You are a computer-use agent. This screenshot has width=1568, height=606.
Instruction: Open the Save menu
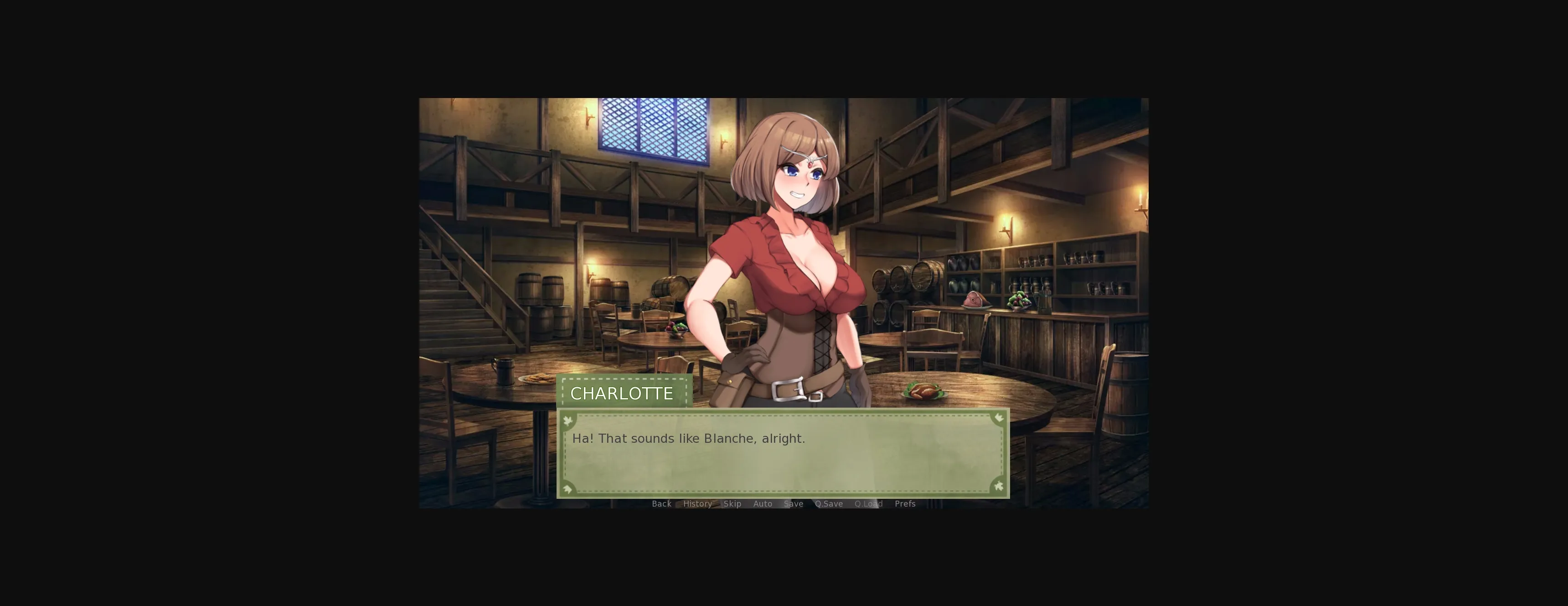point(793,504)
